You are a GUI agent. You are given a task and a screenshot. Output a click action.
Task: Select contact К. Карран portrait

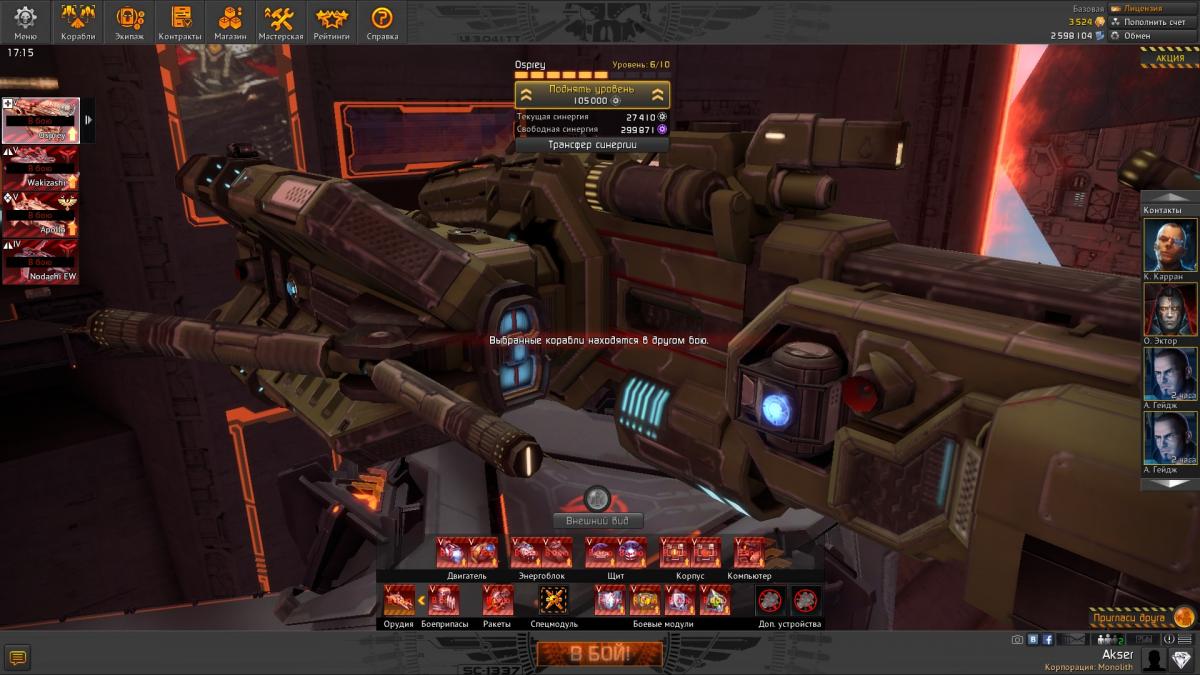pyautogui.click(x=1169, y=245)
